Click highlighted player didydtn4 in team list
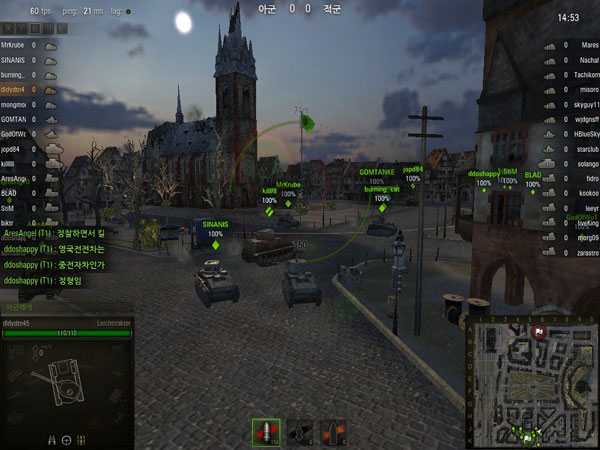The width and height of the screenshot is (600, 450). point(14,90)
